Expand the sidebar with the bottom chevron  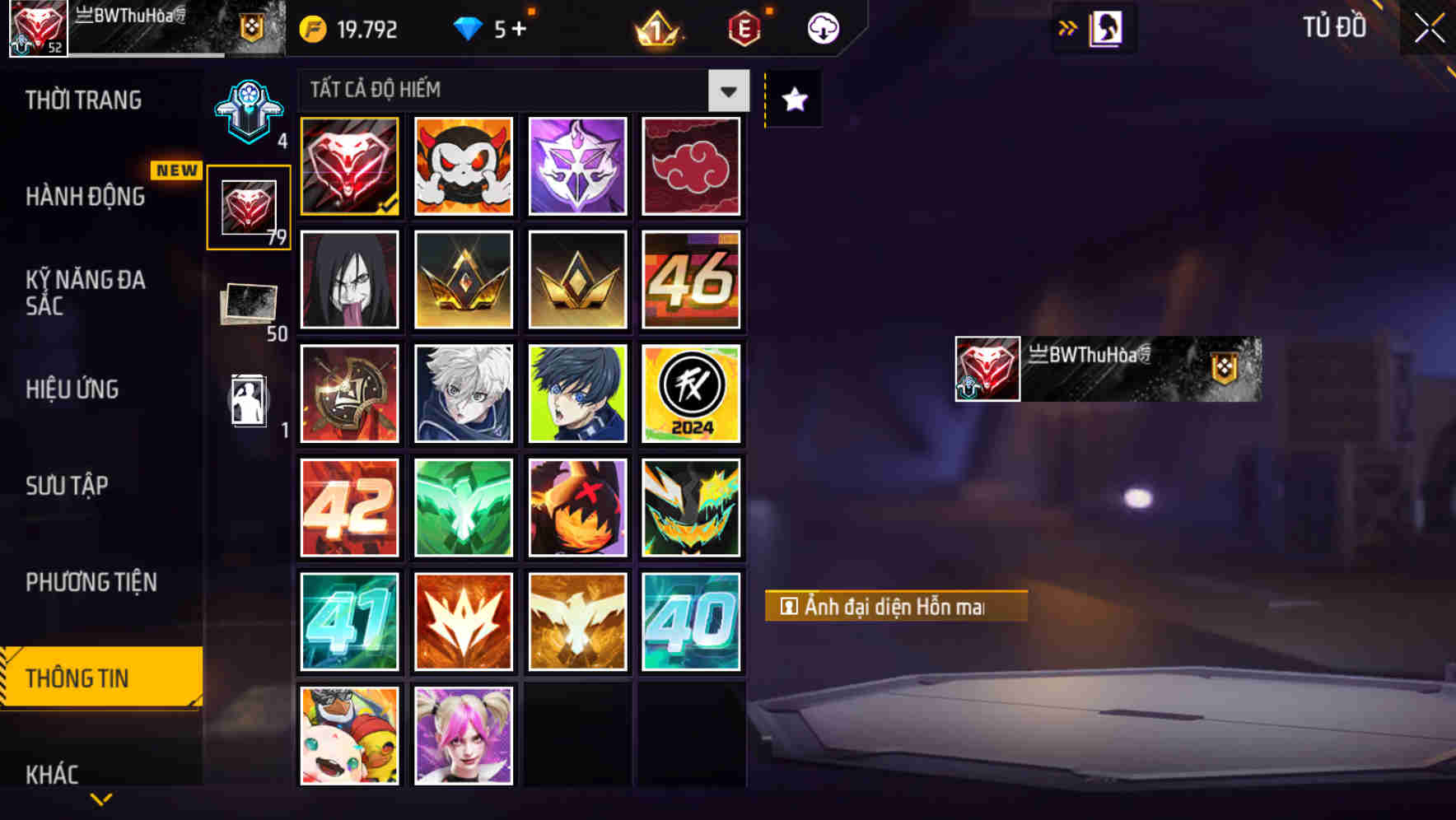pyautogui.click(x=100, y=800)
